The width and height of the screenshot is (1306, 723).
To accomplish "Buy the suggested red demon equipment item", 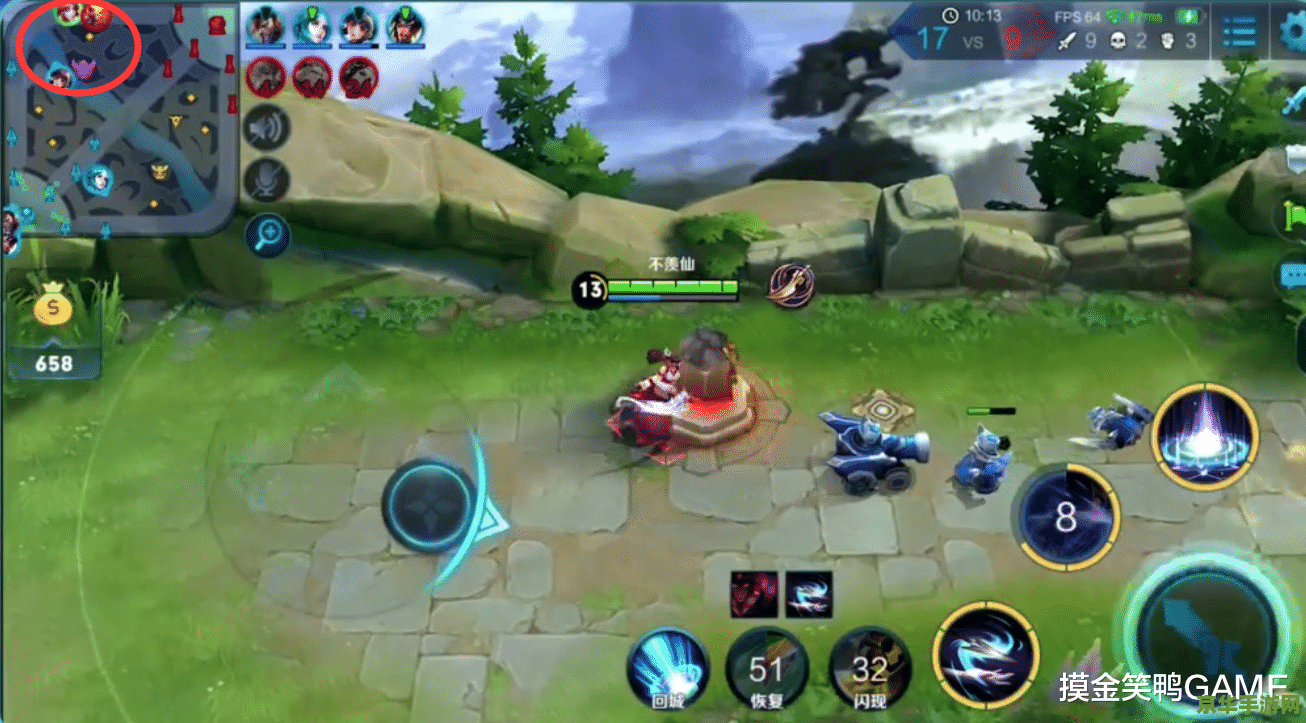I will [x=753, y=593].
